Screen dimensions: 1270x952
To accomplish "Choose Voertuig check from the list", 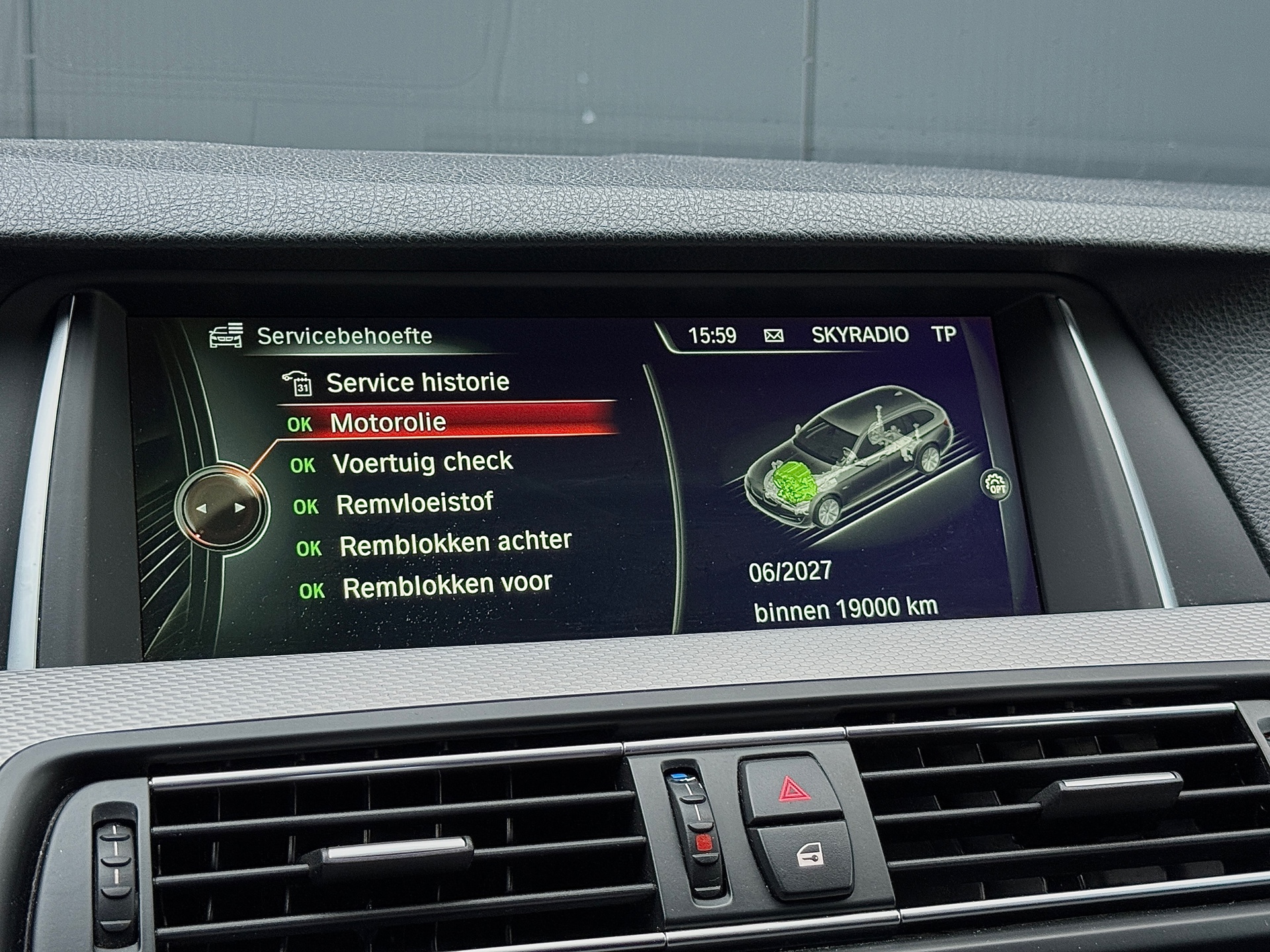I will [422, 463].
